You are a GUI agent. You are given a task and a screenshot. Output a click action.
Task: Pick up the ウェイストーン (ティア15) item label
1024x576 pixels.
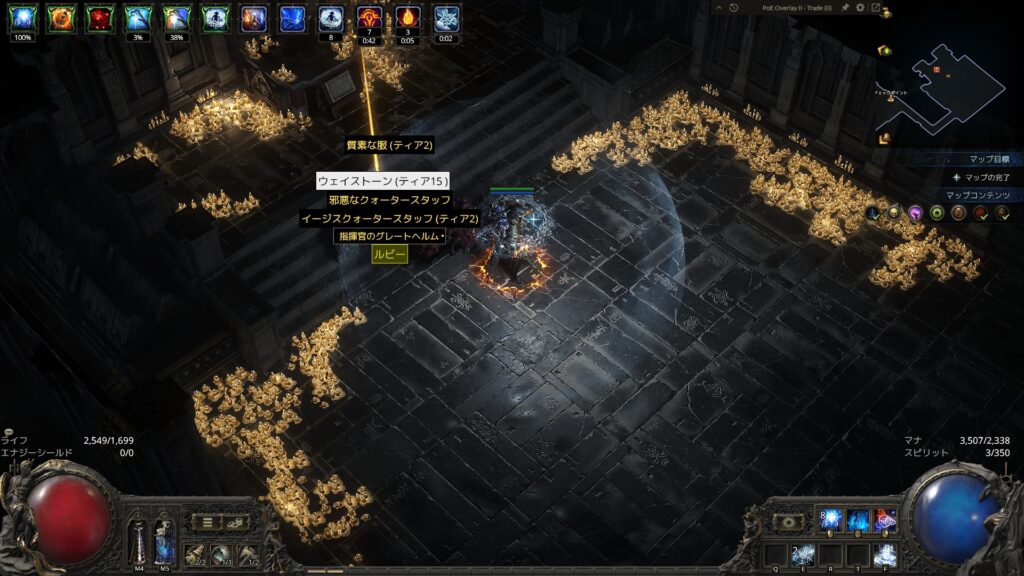pos(382,181)
